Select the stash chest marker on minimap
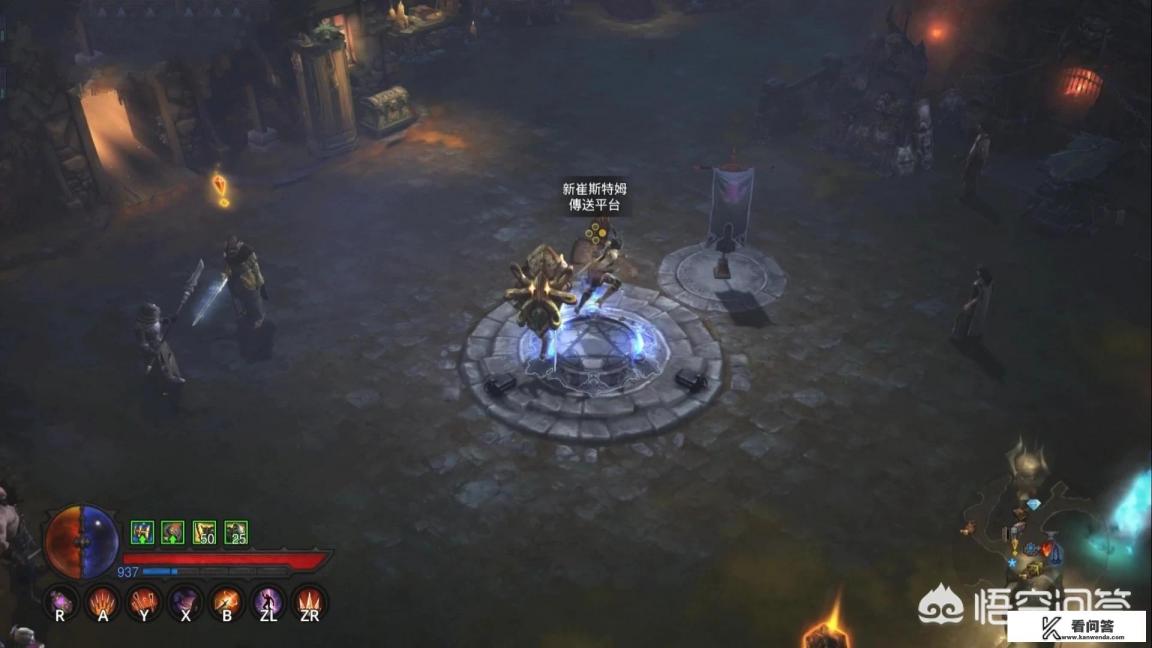Screen dimensions: 1152x648 (1034, 568)
